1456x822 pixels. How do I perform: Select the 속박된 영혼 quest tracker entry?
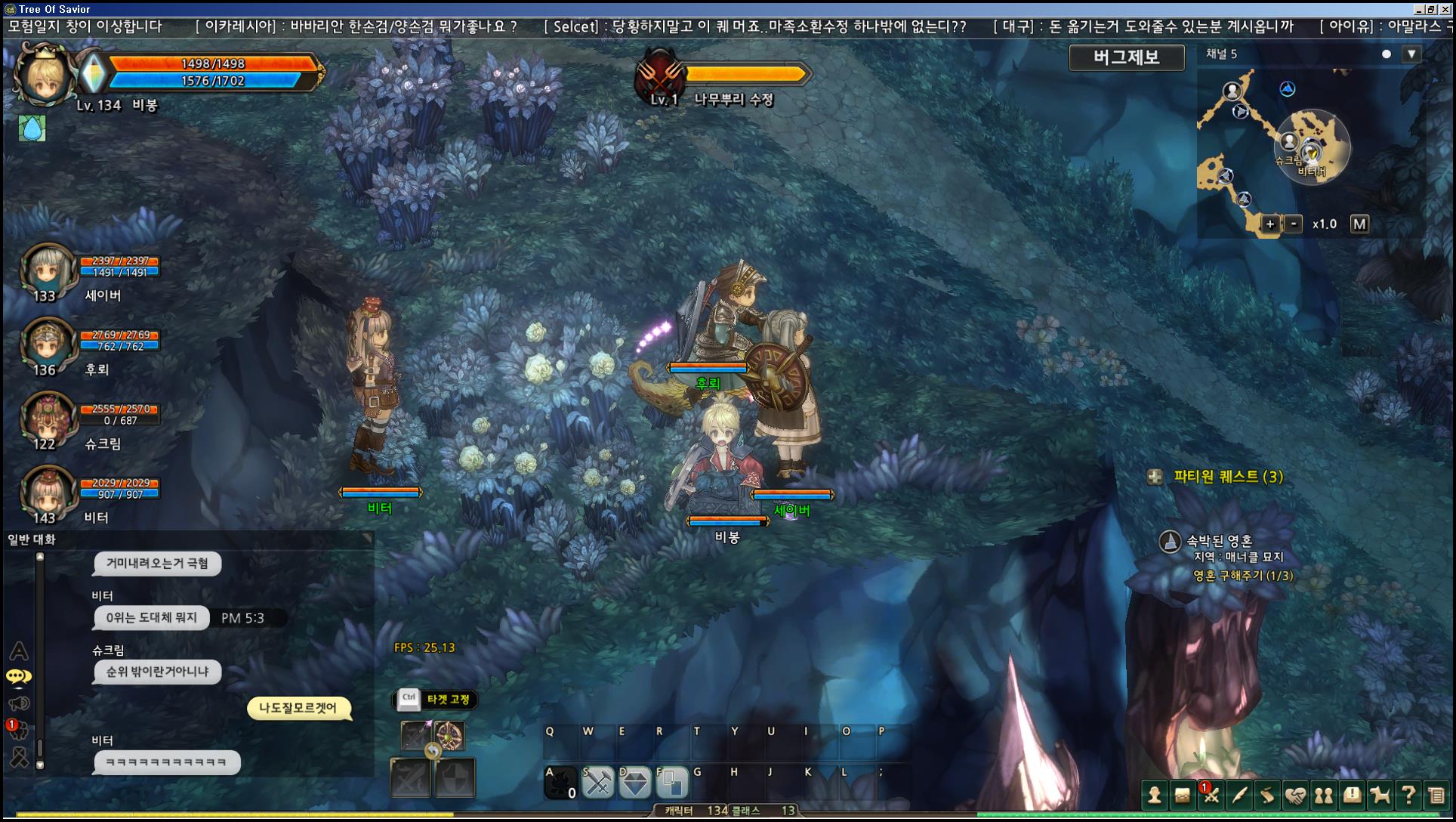1218,541
